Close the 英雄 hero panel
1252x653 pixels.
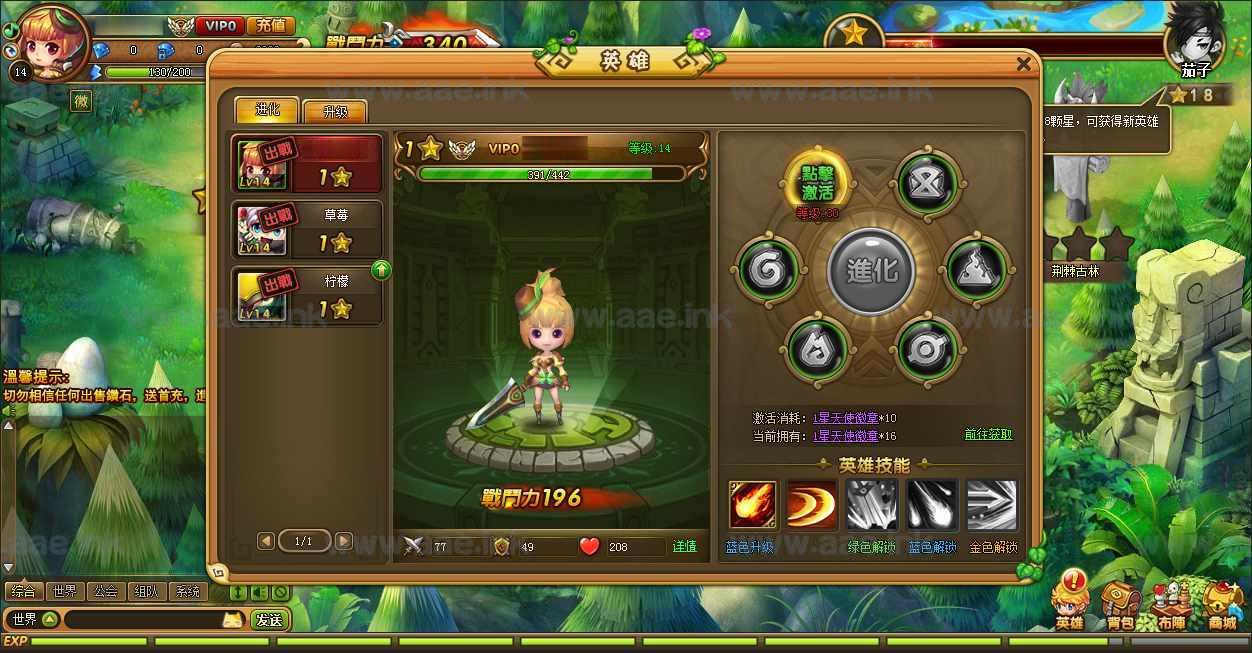coord(1023,64)
